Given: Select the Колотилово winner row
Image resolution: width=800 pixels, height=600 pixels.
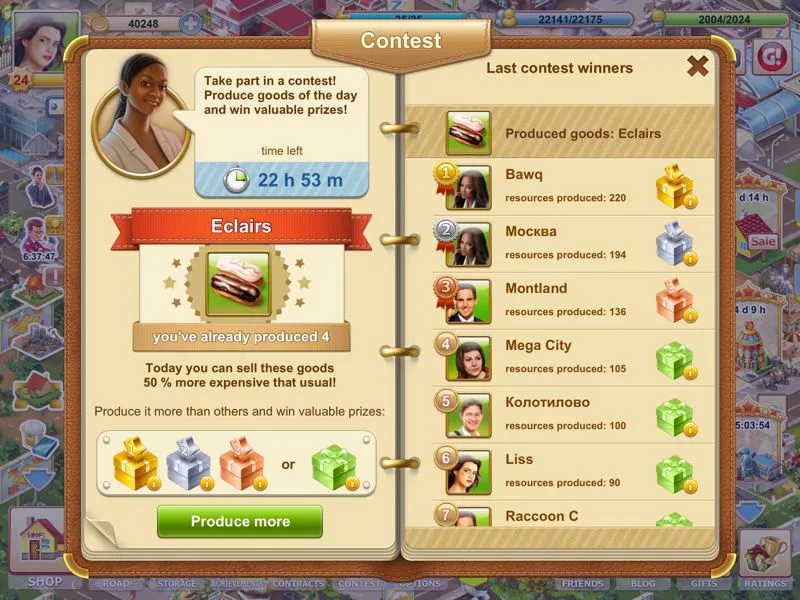Looking at the screenshot, I should tap(560, 414).
